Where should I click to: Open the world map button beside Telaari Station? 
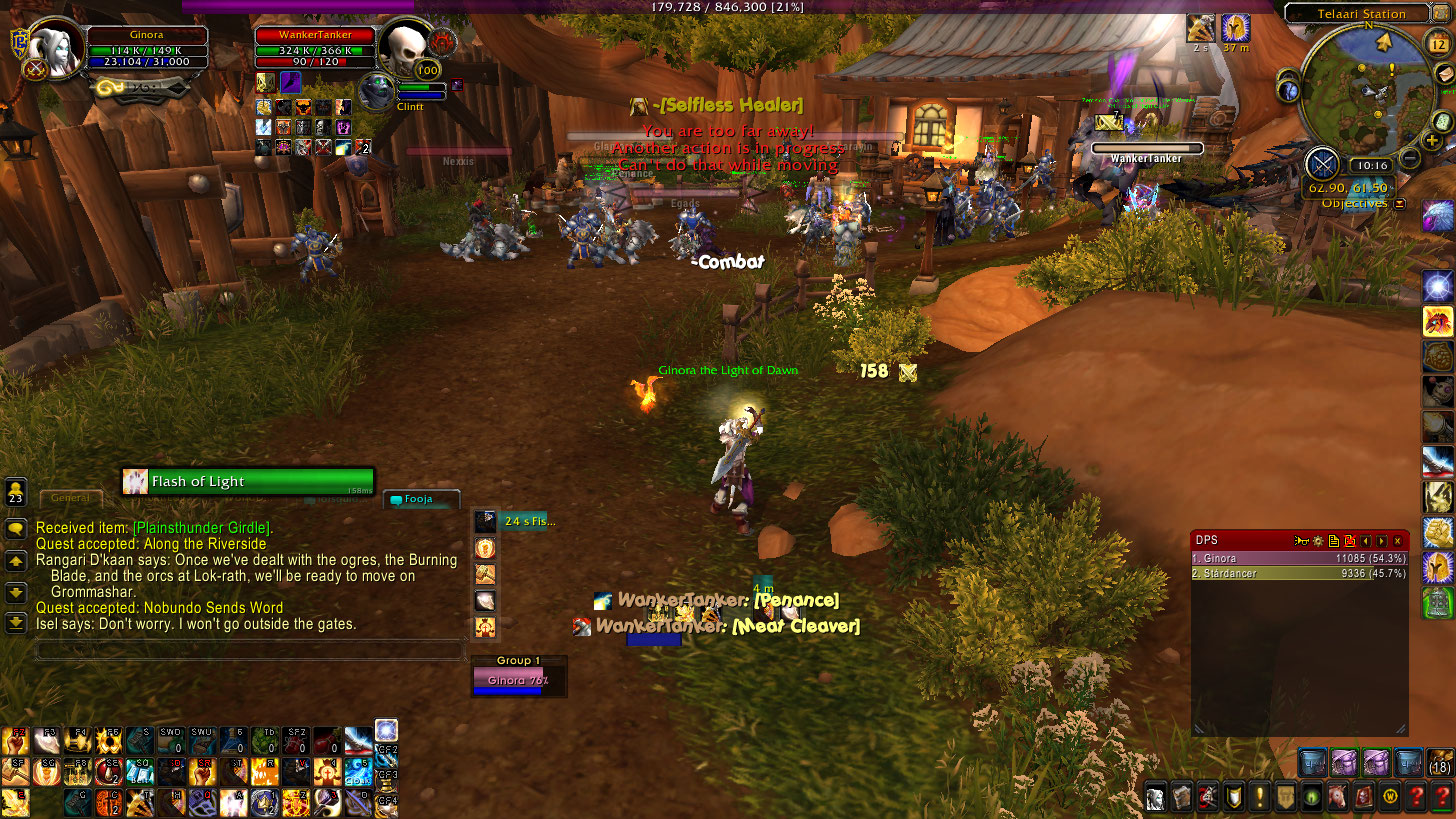pos(1443,13)
